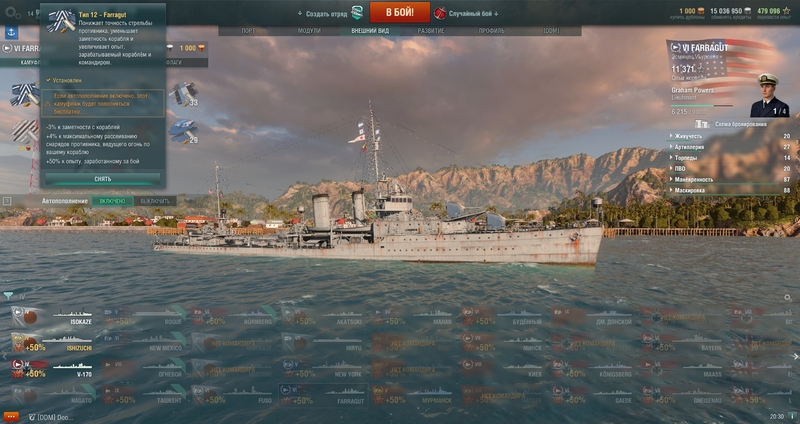This screenshot has width=800, height=424.
Task: Turn auto-resupply on with Включено
Action: [x=112, y=201]
